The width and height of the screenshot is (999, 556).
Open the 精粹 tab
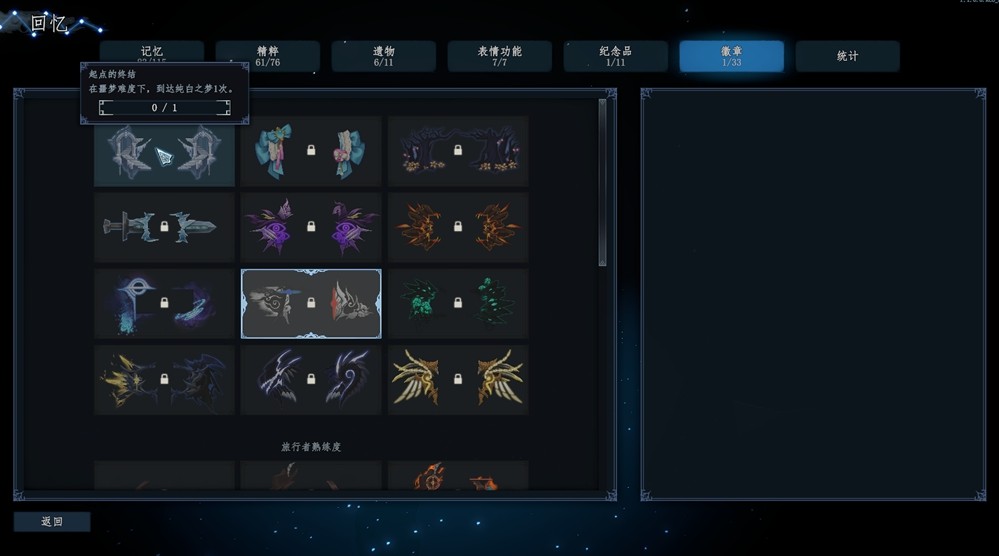[x=267, y=56]
